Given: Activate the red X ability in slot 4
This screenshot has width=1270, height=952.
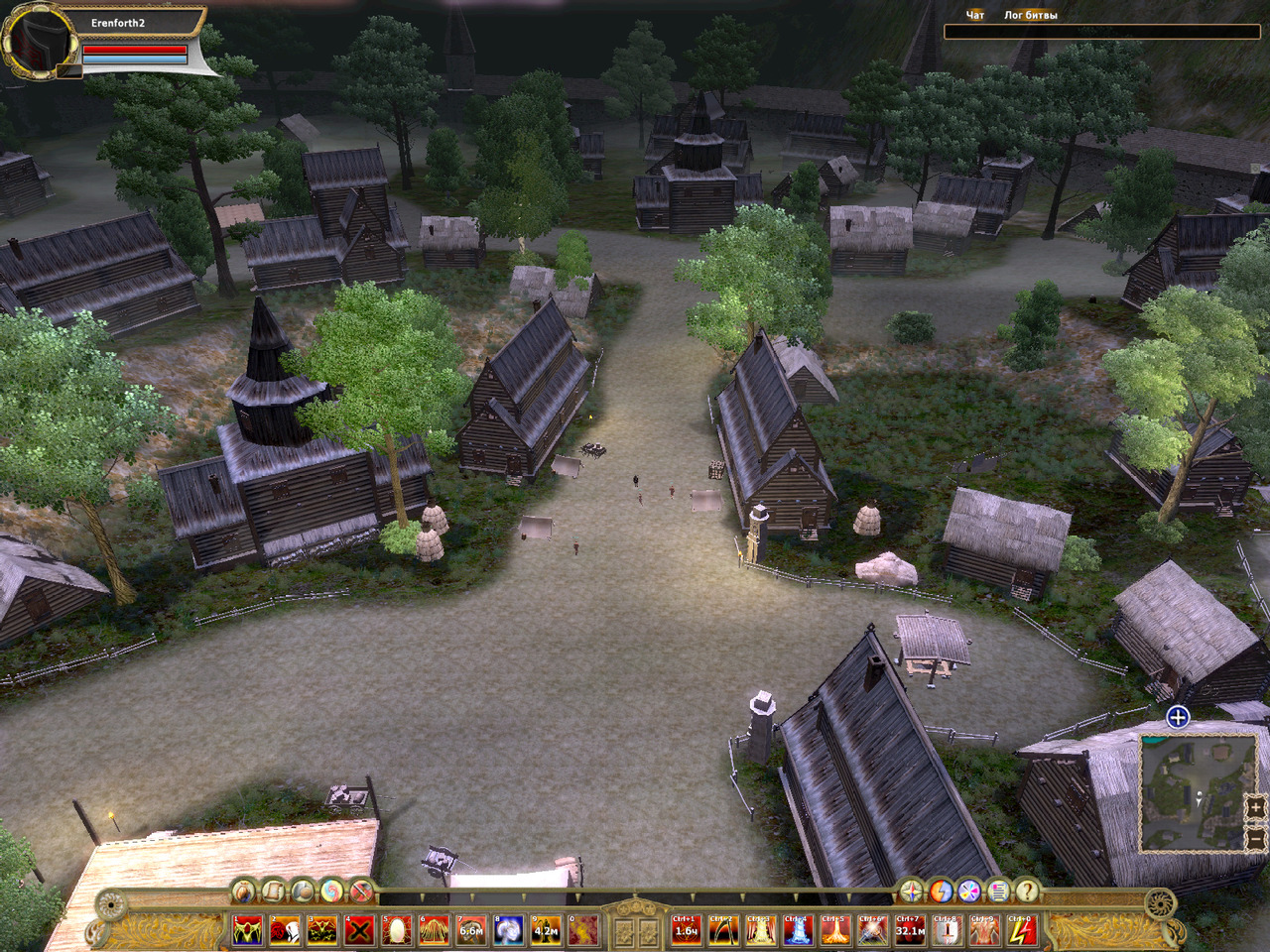Looking at the screenshot, I should pyautogui.click(x=359, y=930).
